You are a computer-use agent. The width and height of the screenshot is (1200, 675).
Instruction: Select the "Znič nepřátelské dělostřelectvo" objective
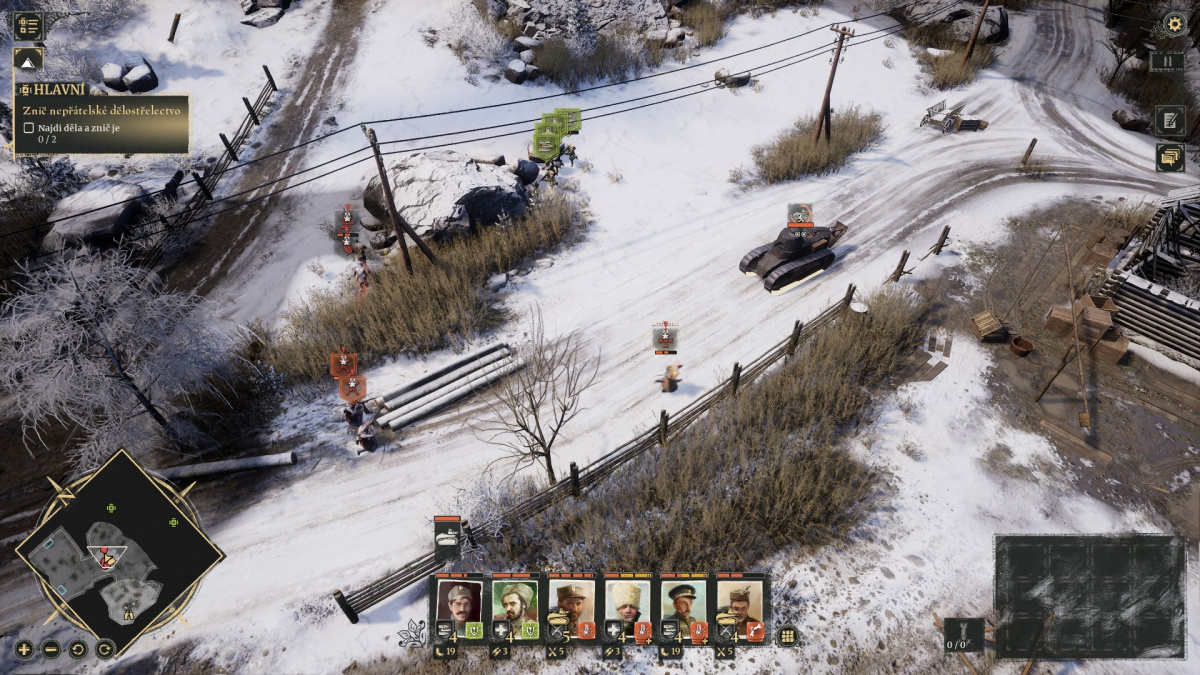(x=102, y=110)
